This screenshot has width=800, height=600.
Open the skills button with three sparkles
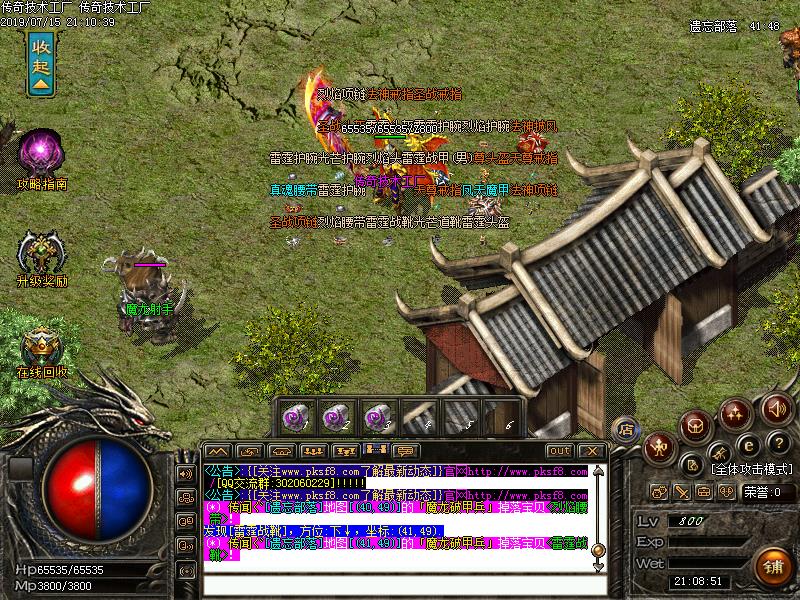737,411
